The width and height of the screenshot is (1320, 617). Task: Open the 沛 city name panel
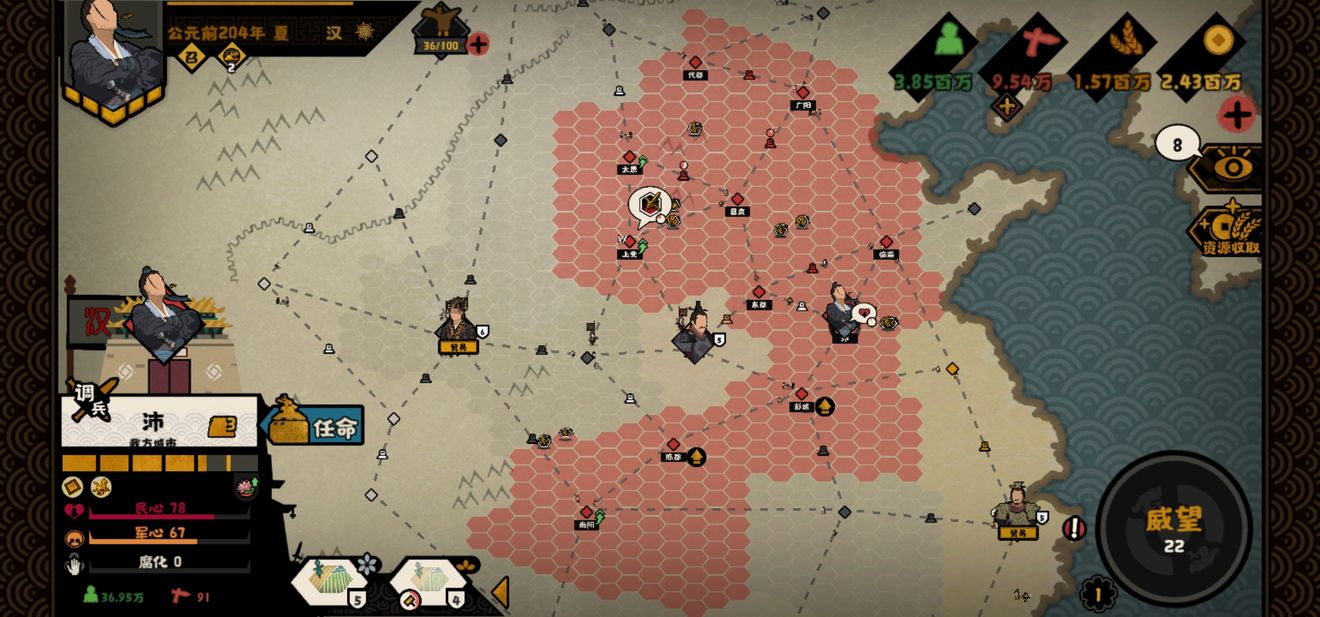155,423
